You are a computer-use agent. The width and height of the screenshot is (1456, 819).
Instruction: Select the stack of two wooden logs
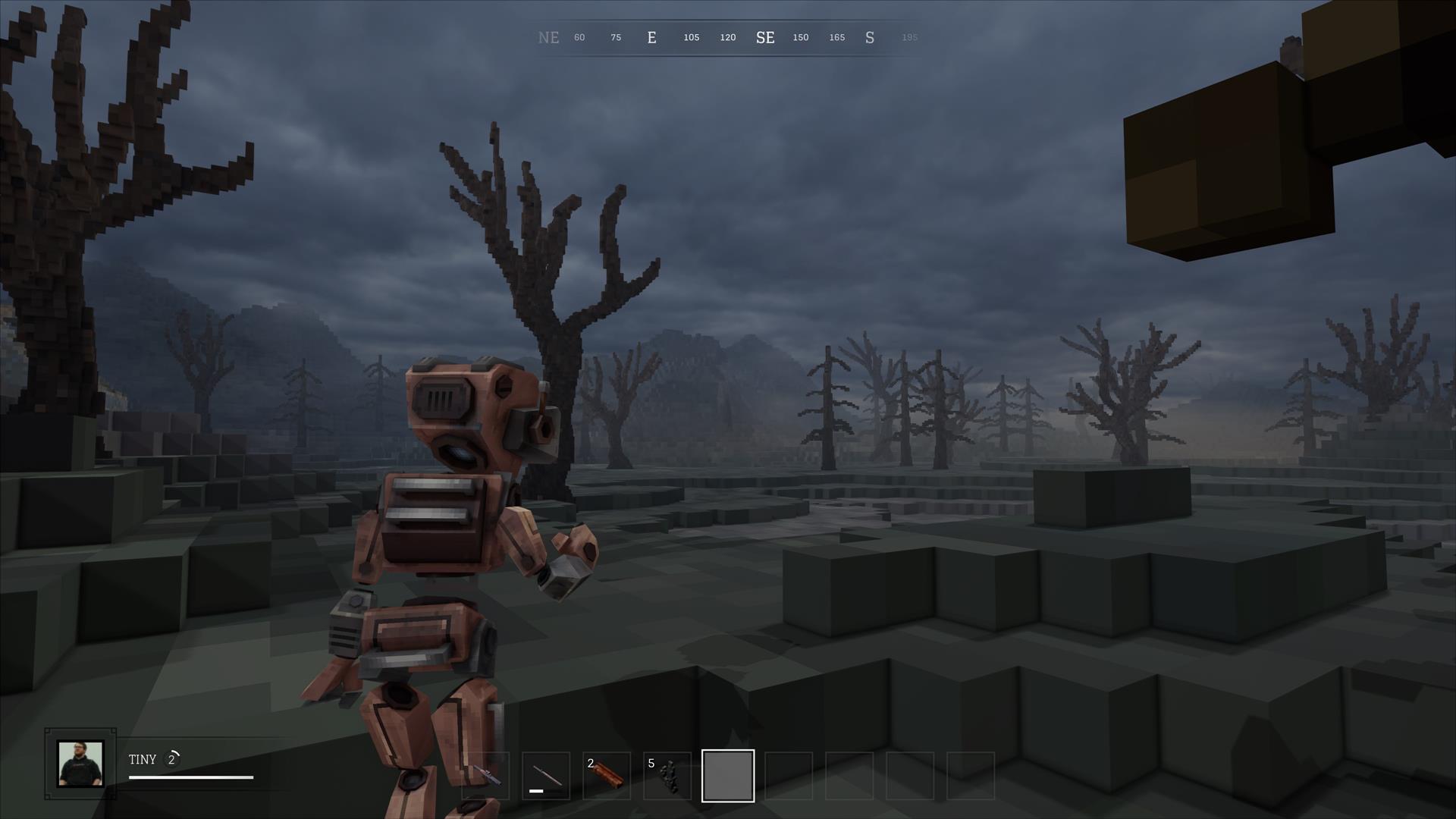(x=607, y=775)
